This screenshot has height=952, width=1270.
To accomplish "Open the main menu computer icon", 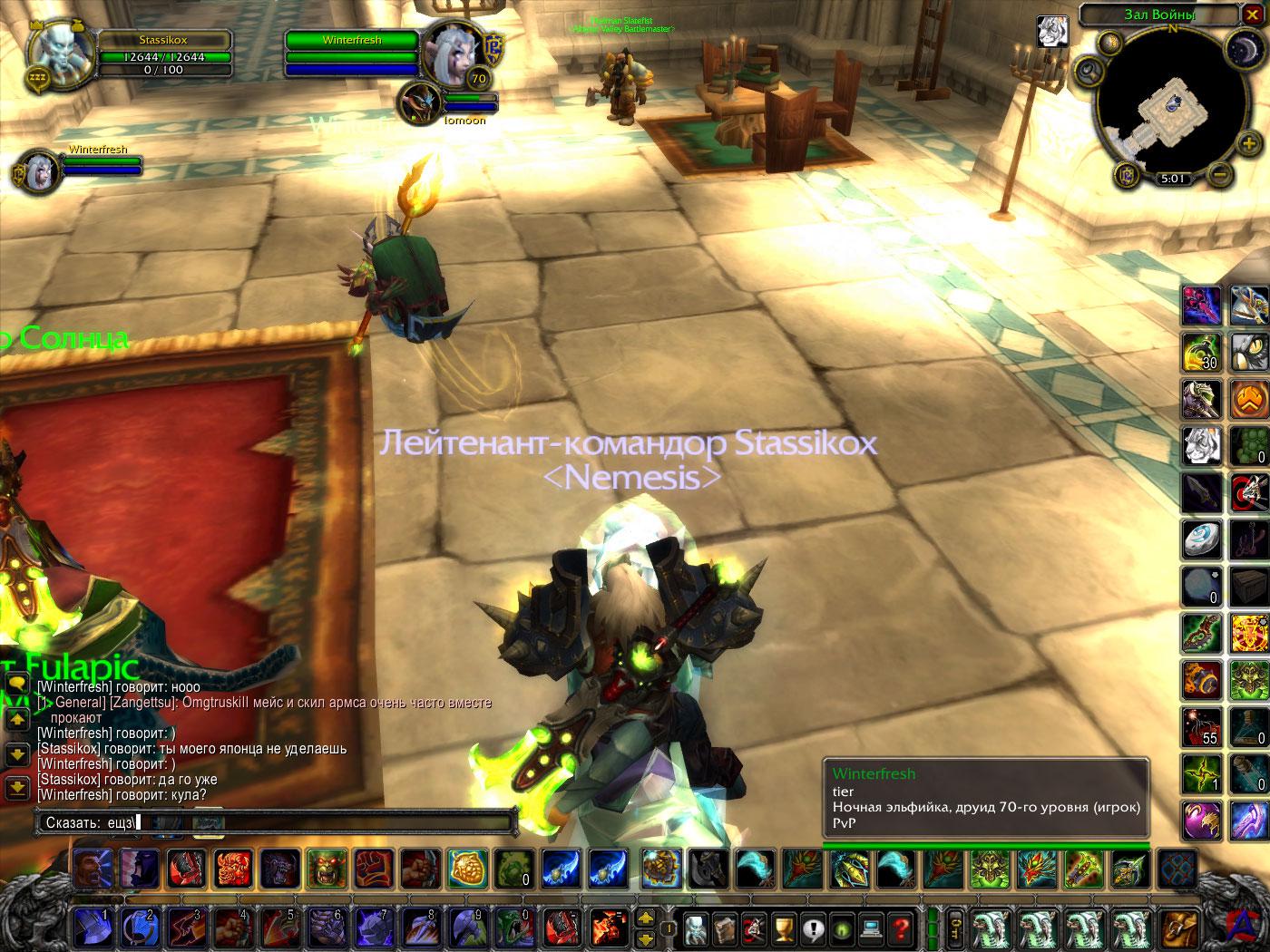I will pos(871,928).
